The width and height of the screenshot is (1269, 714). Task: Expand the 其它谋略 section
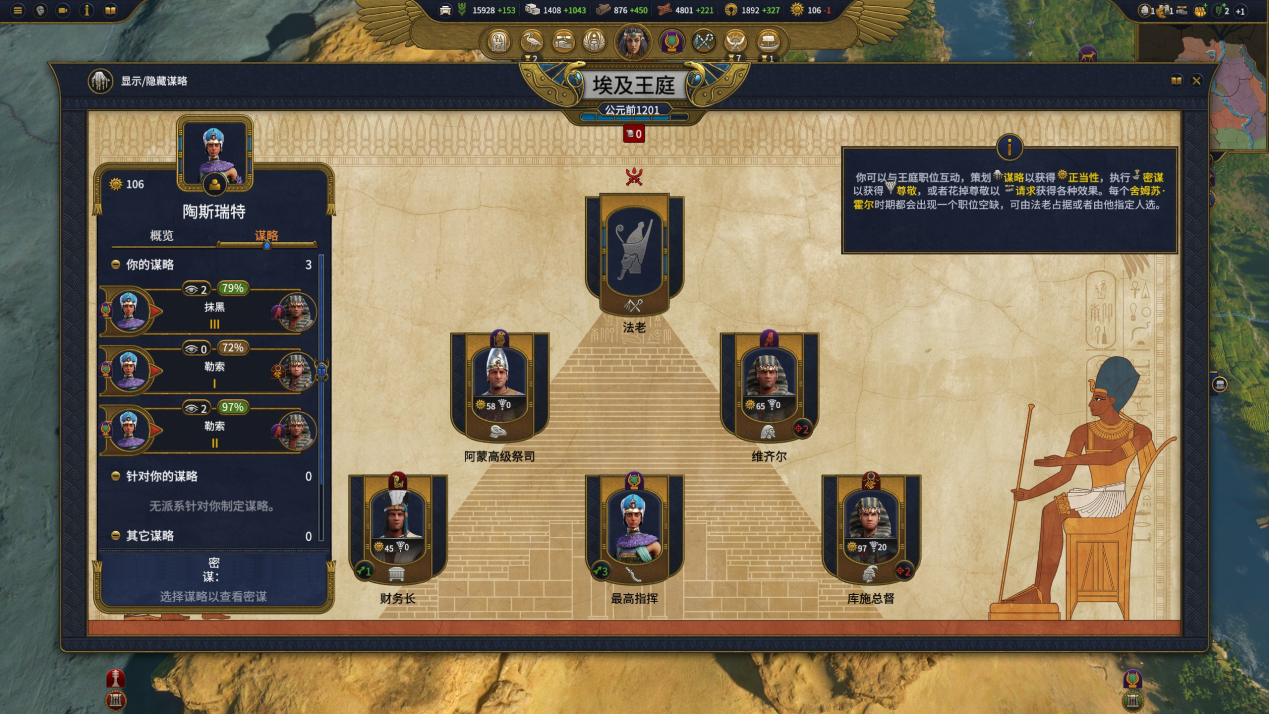pyautogui.click(x=117, y=537)
